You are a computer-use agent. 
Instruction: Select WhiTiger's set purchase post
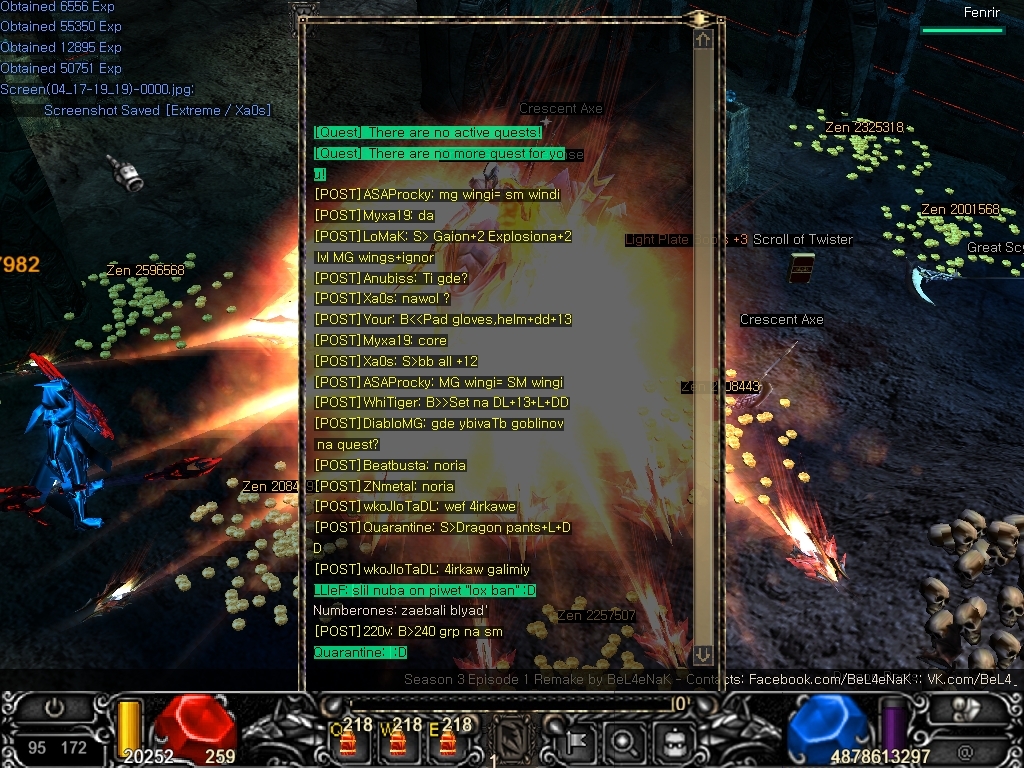(x=441, y=403)
